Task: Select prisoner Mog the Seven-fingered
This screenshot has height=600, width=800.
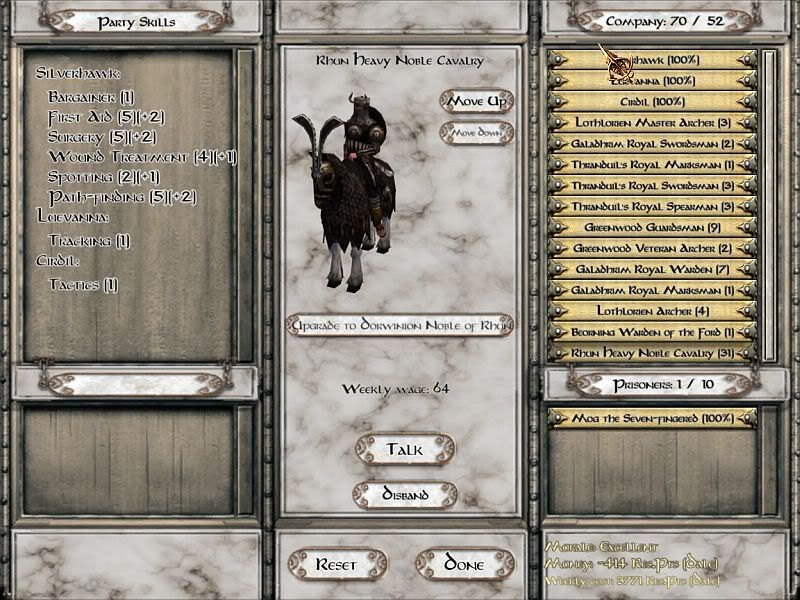Action: (651, 418)
